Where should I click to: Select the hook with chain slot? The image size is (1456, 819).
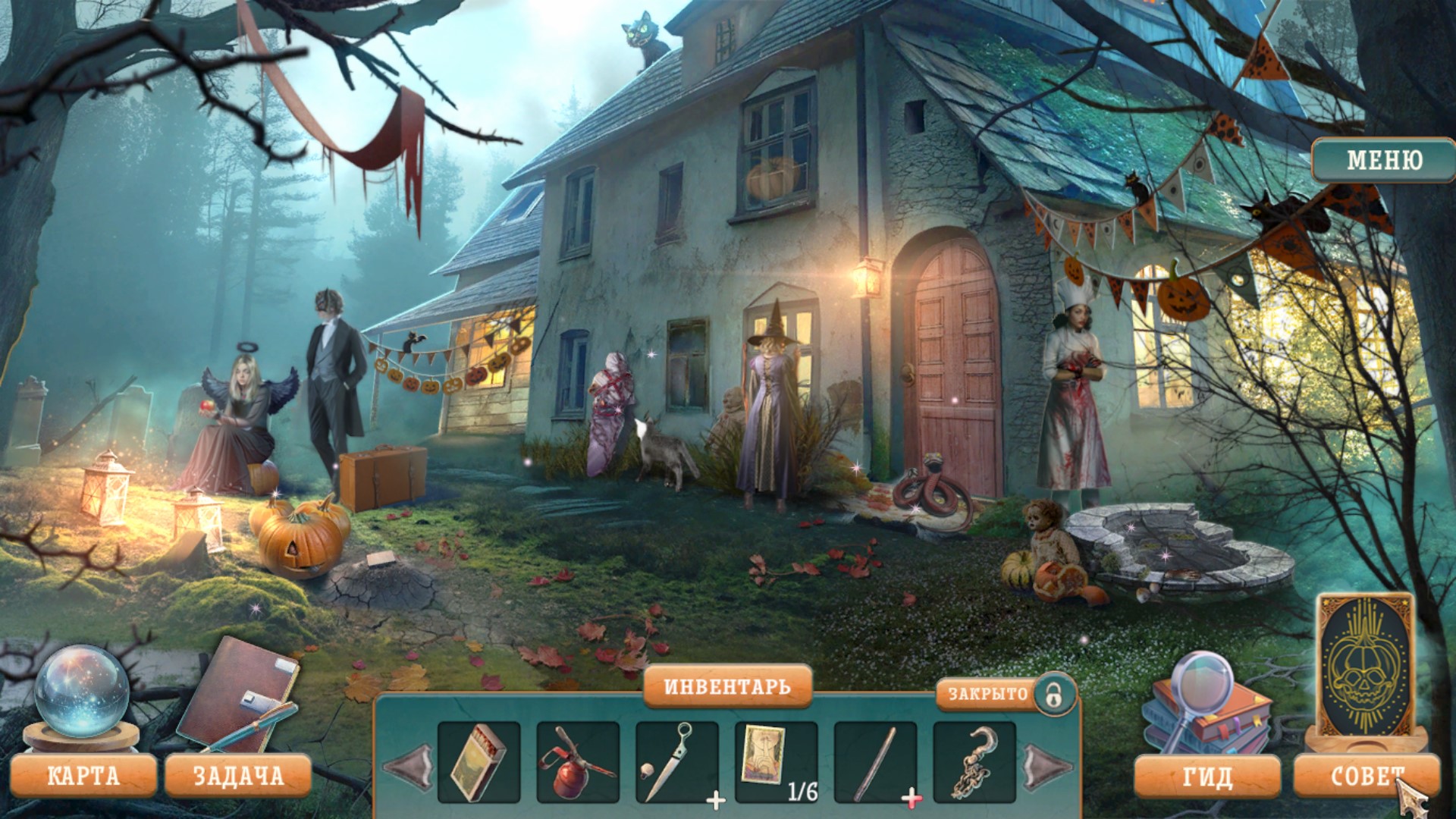click(x=974, y=762)
